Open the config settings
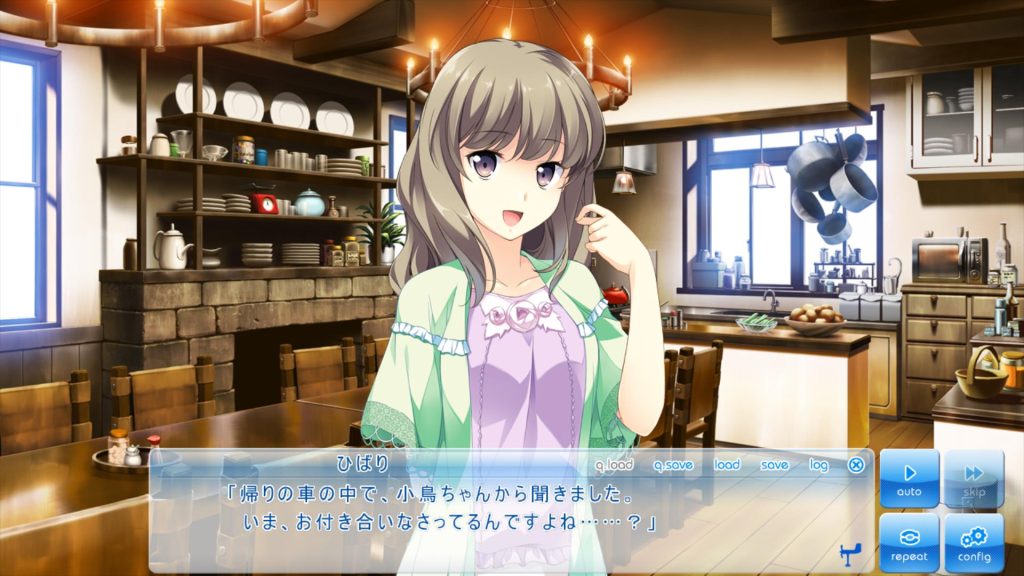 tap(973, 542)
